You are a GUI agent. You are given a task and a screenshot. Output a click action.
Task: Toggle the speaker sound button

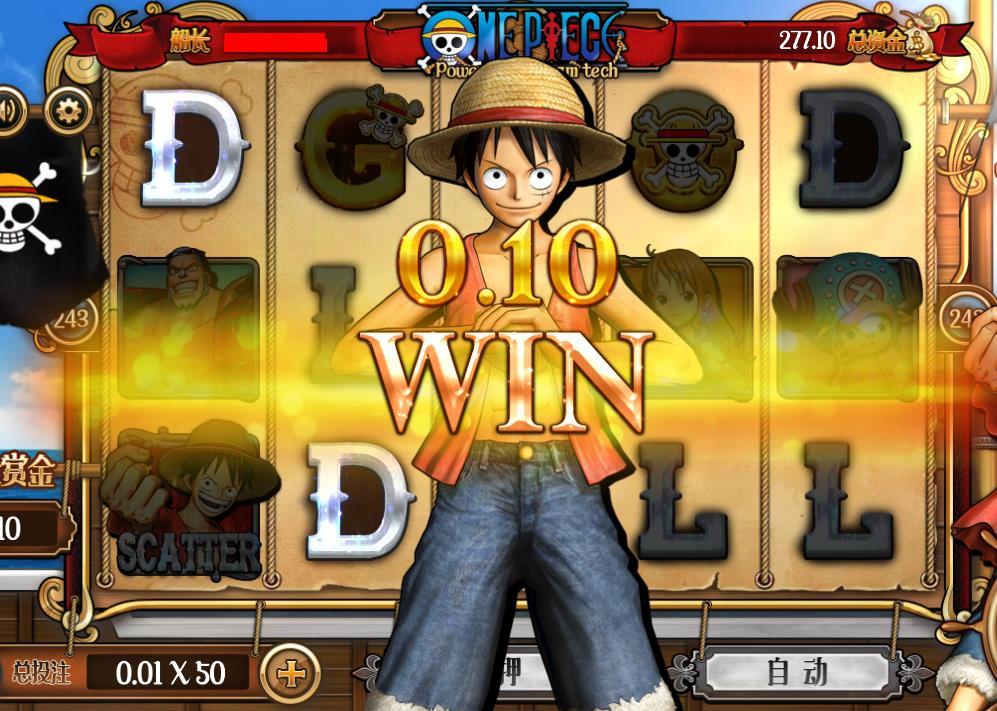click(8, 111)
